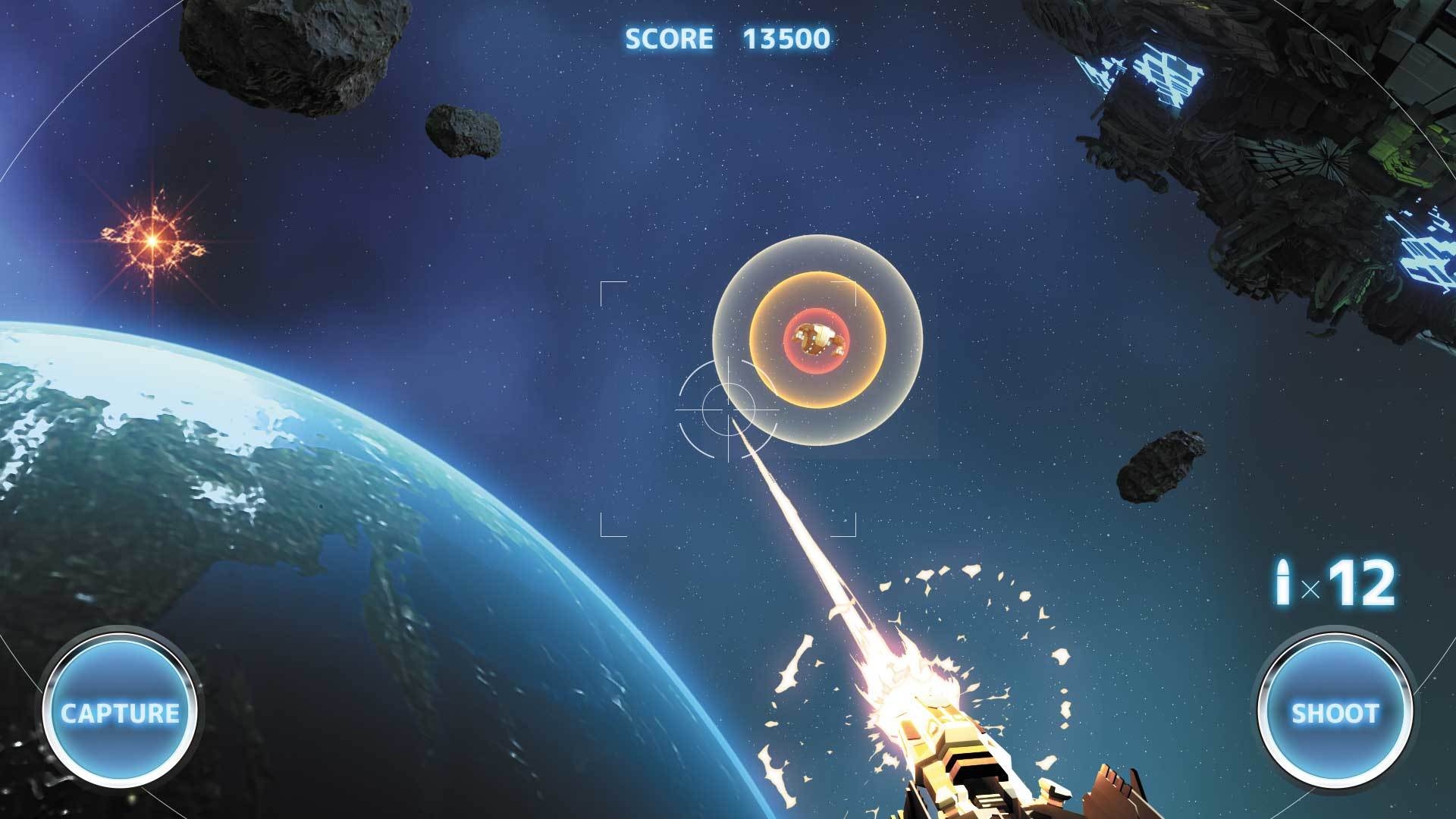Viewport: 1456px width, 819px height.
Task: Select the glowing crosshair reticle
Action: (x=728, y=409)
